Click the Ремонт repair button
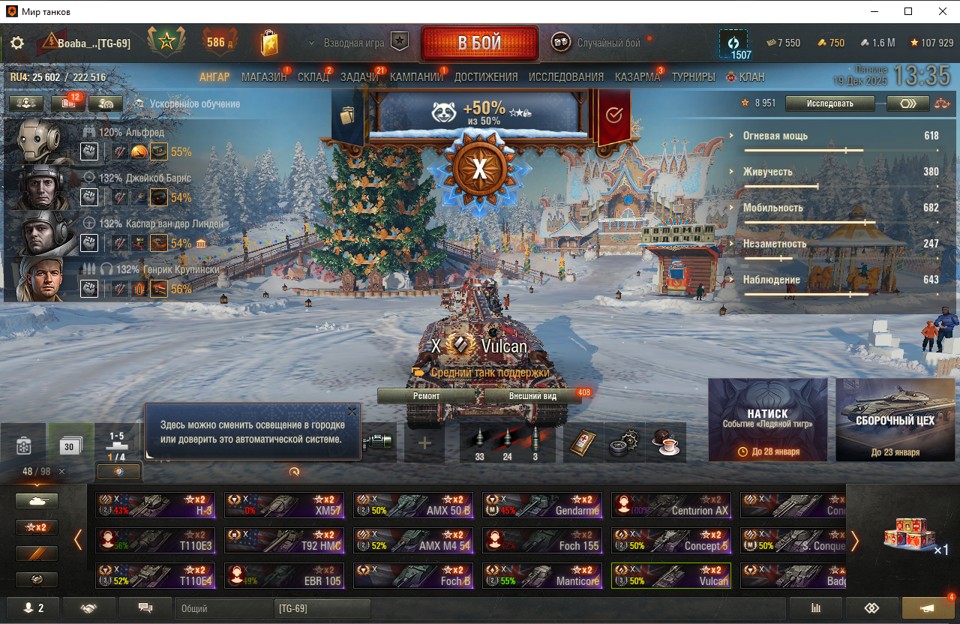The height and width of the screenshot is (624, 960). pyautogui.click(x=426, y=395)
